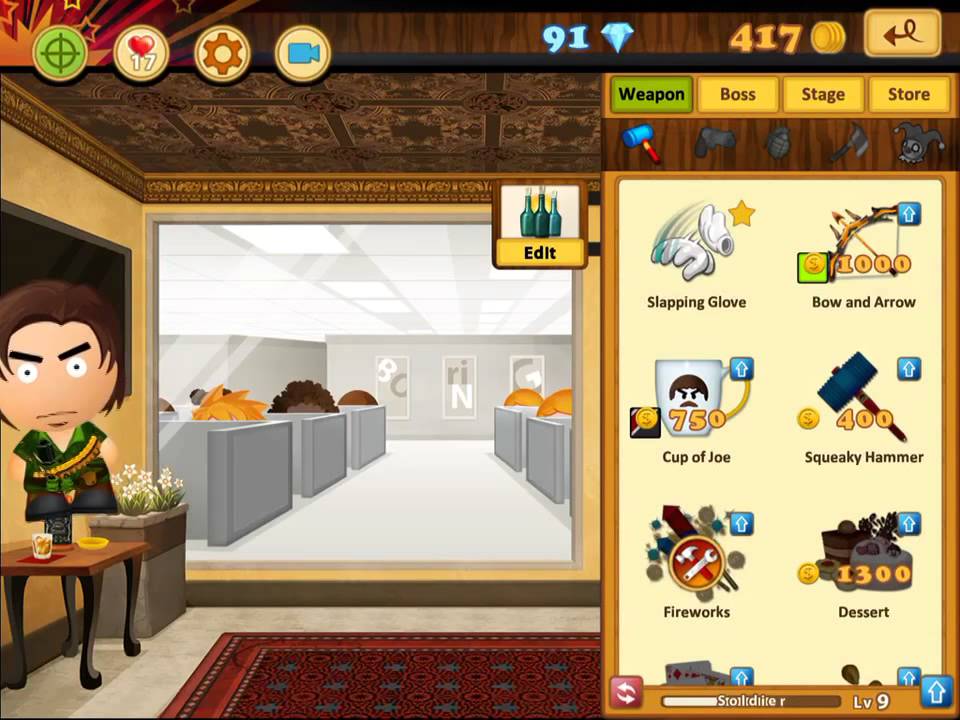Select the Store tab
Screen dimensions: 960x720
tap(908, 94)
